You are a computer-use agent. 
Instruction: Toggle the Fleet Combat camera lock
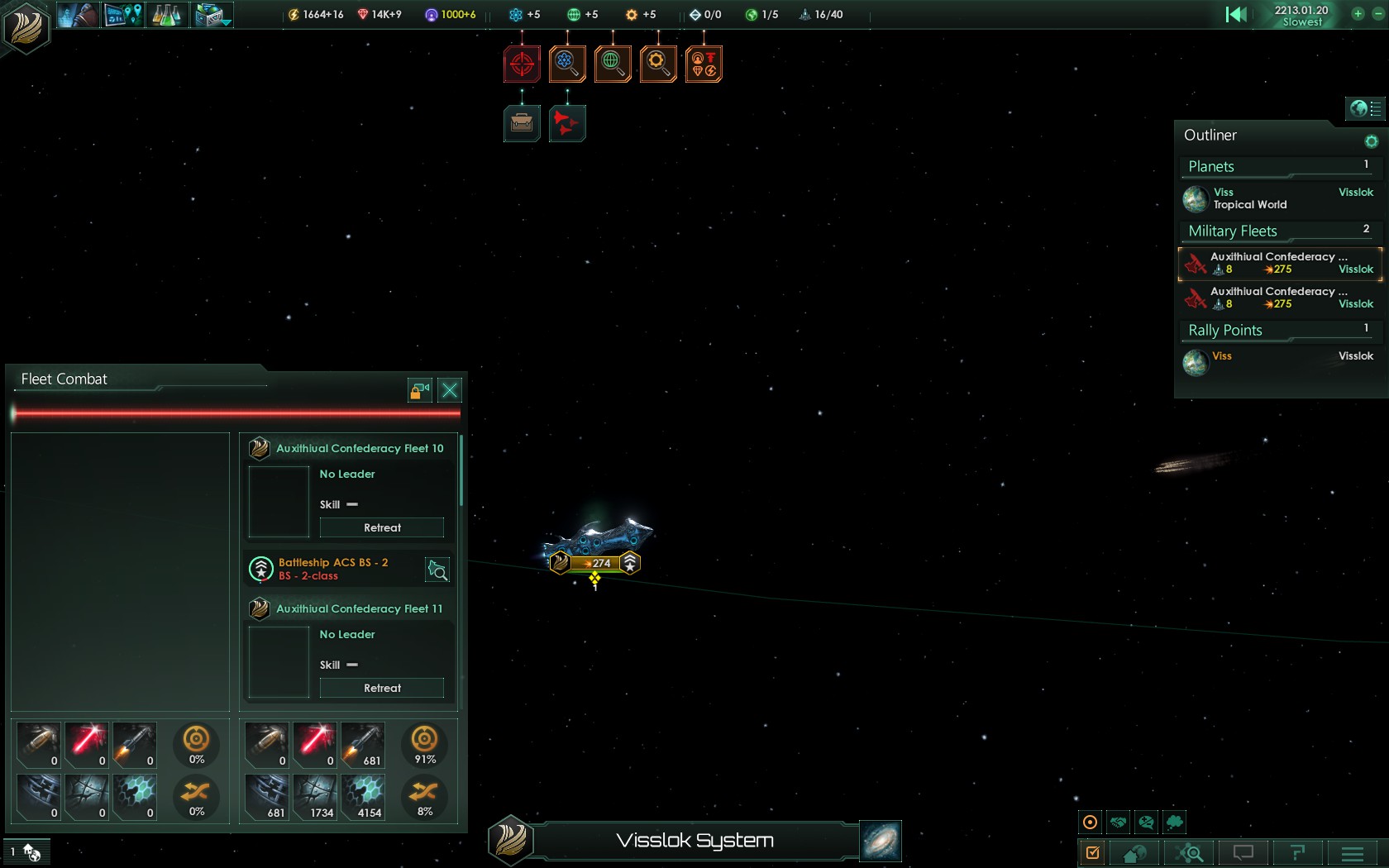coord(420,390)
